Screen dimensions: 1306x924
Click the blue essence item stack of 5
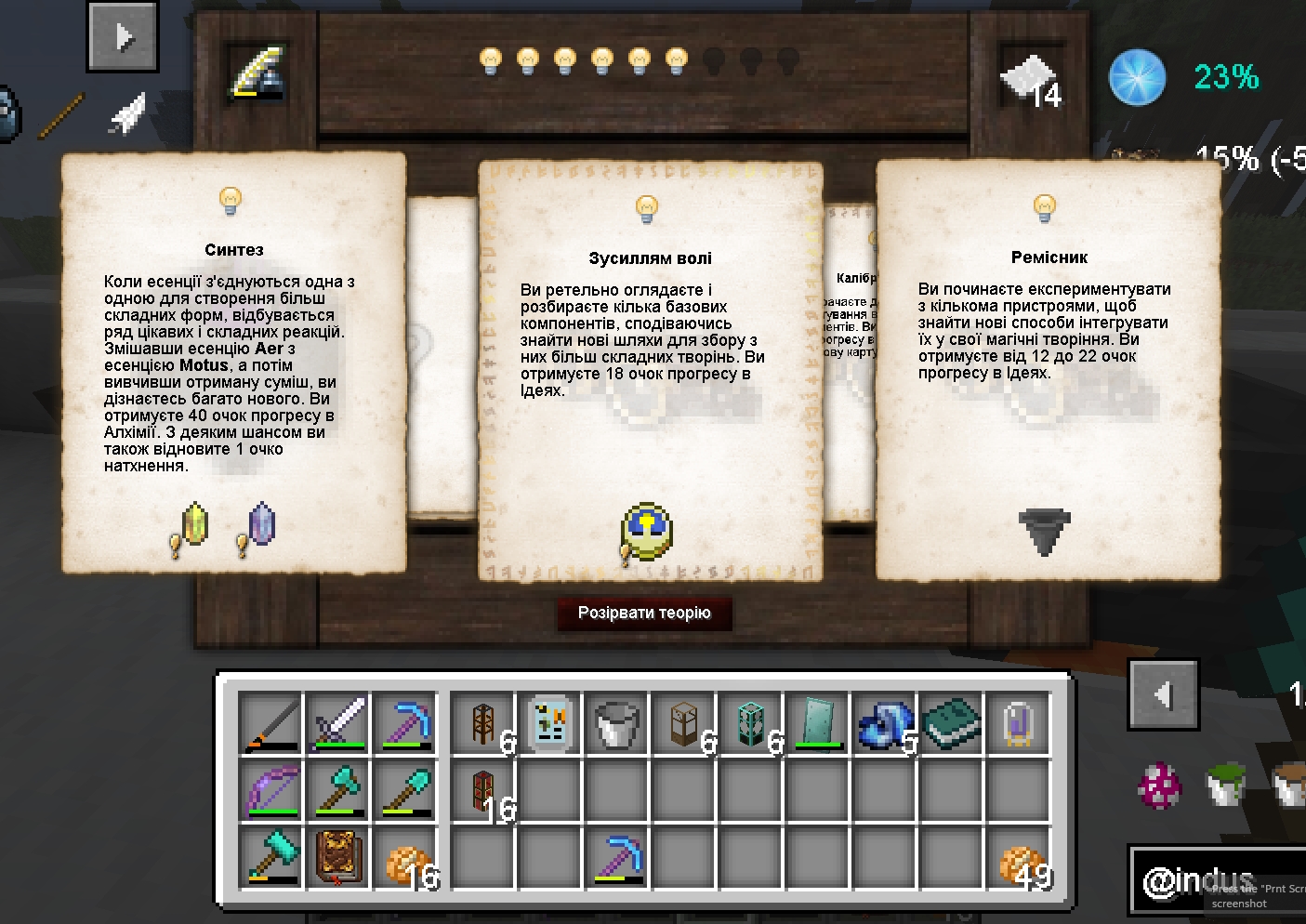pyautogui.click(x=881, y=724)
